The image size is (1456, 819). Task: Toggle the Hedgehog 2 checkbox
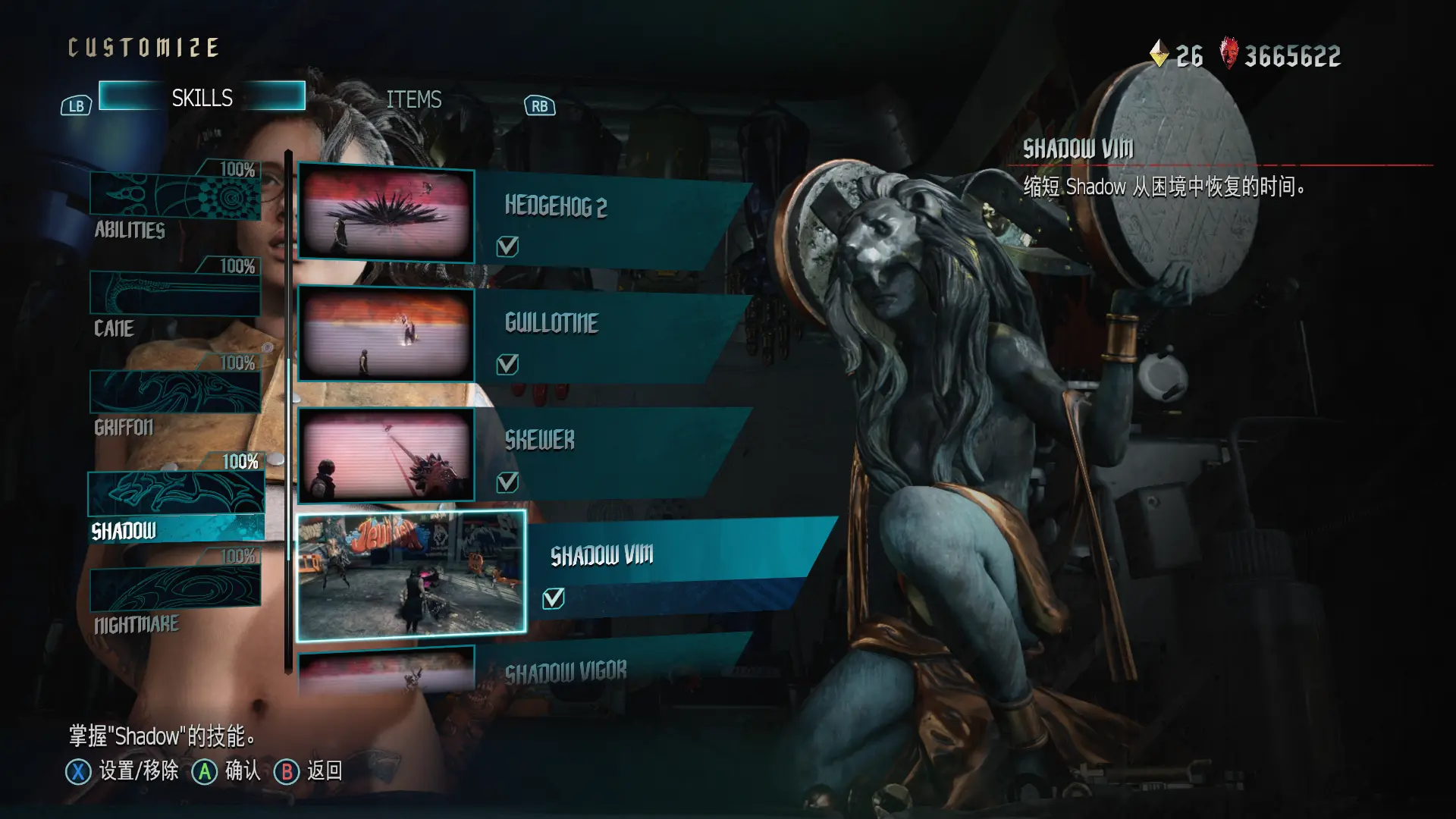(507, 246)
